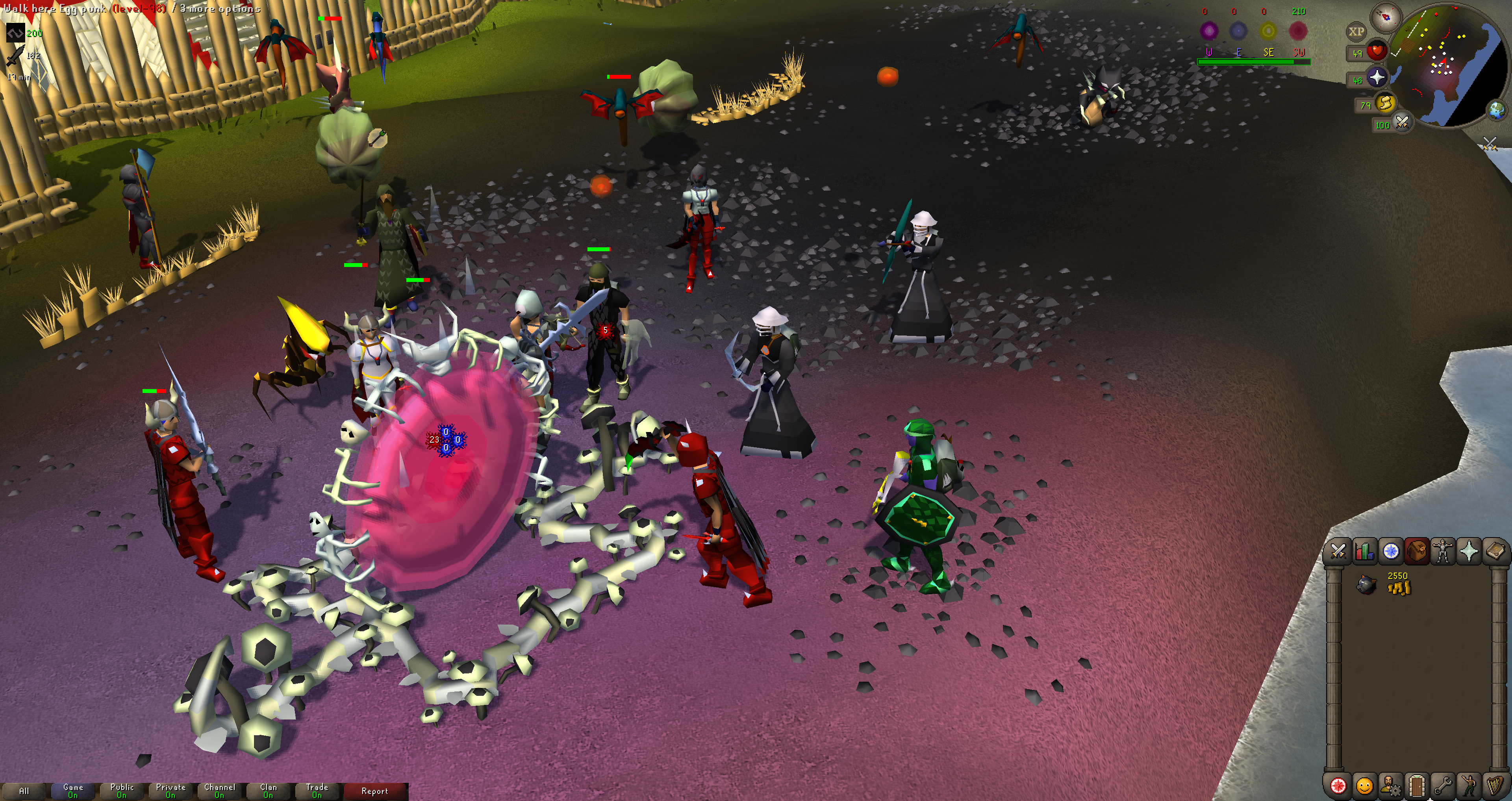Open the Magic spellbook tab
The image size is (1512, 801).
tap(1495, 551)
